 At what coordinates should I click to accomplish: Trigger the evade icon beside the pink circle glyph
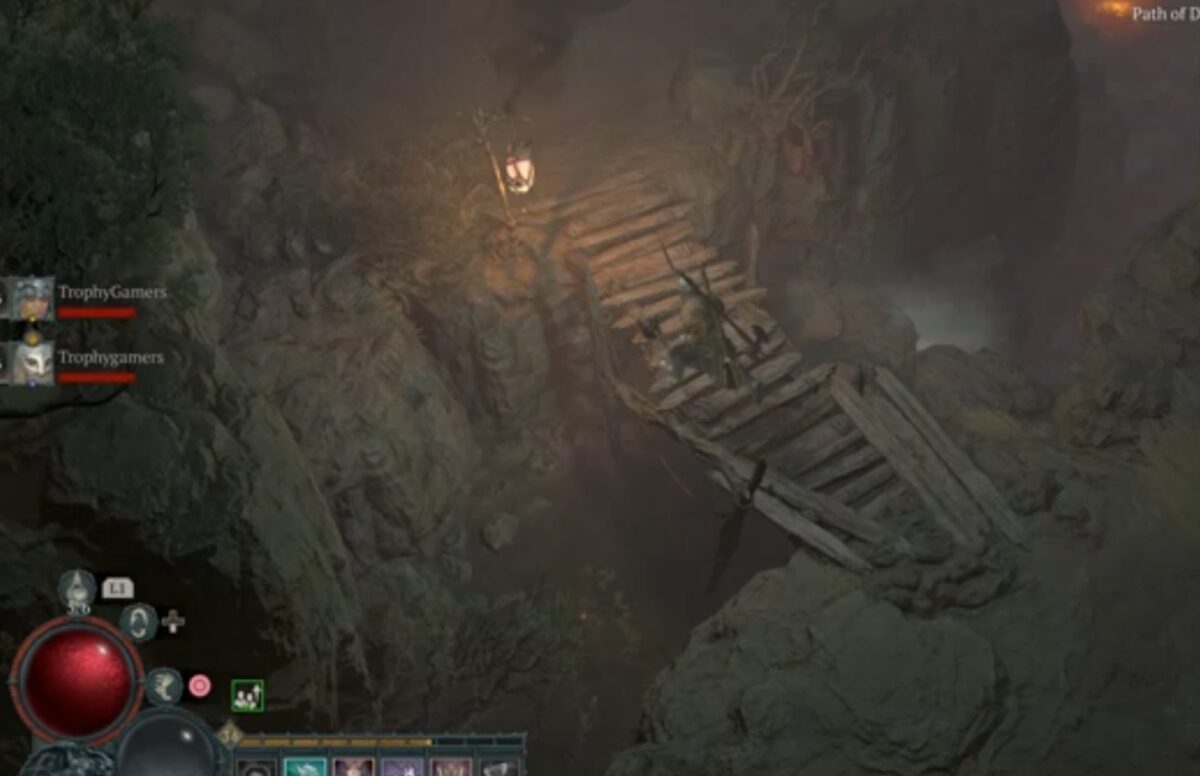pos(164,686)
